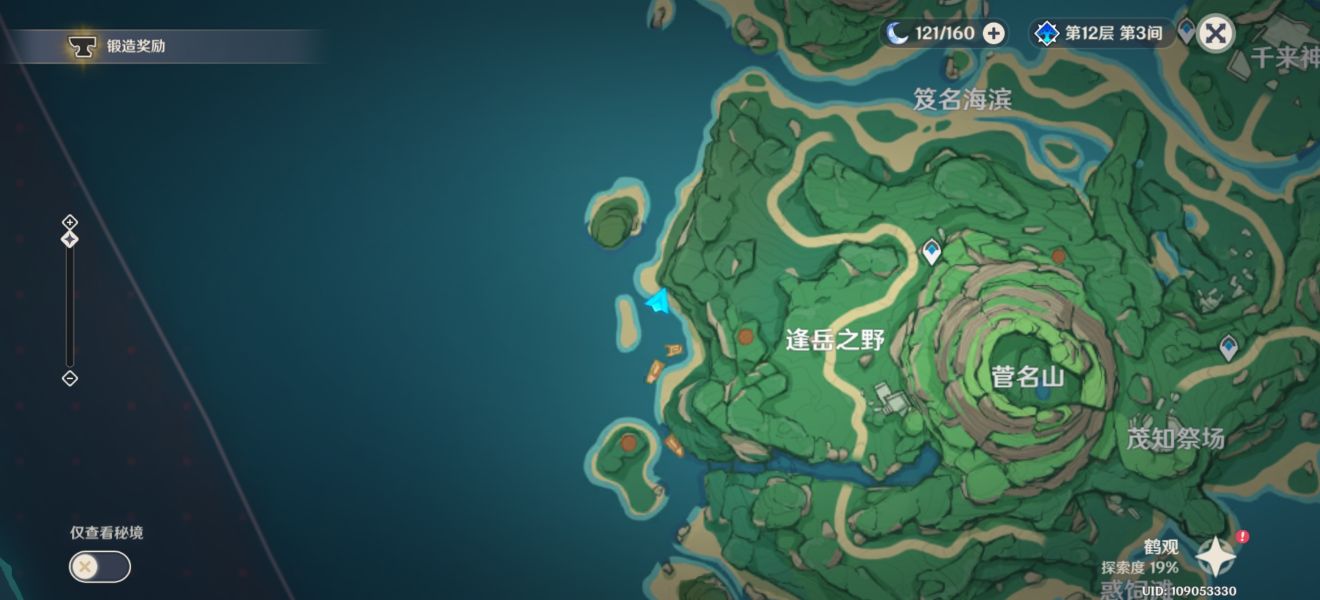Viewport: 1320px width, 600px height.
Task: Add Original Resin with the plus button
Action: pos(993,33)
